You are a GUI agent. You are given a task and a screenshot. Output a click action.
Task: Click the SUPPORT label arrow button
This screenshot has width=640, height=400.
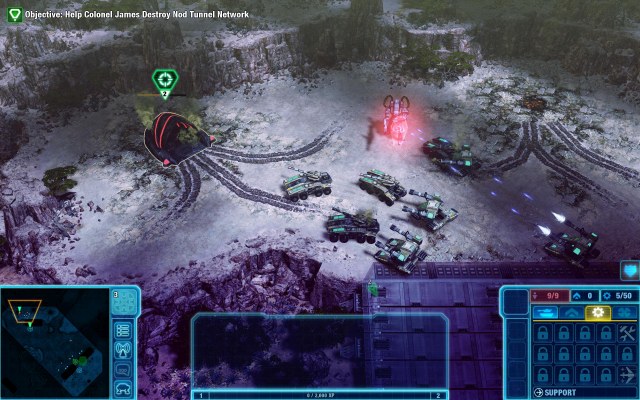click(x=540, y=392)
